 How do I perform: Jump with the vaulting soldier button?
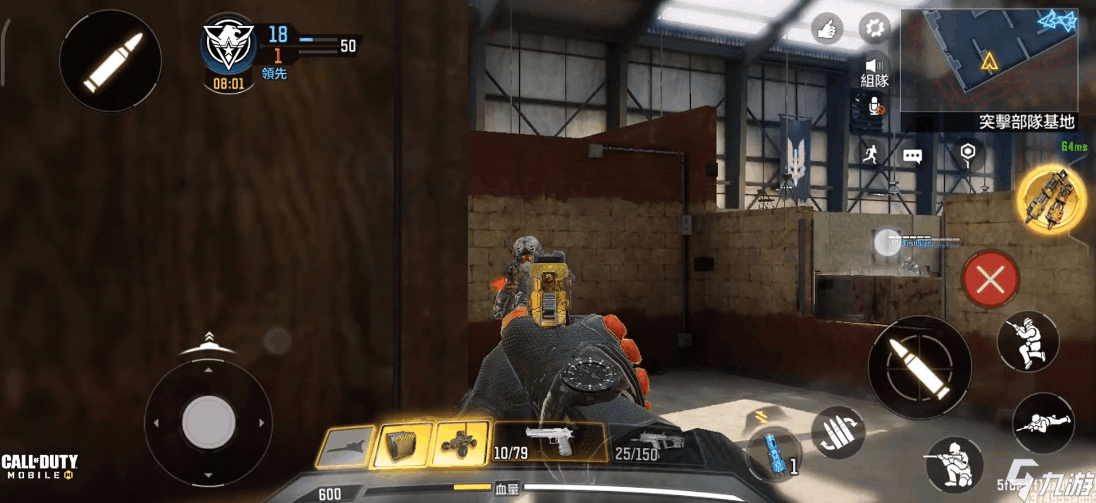[x=1028, y=341]
